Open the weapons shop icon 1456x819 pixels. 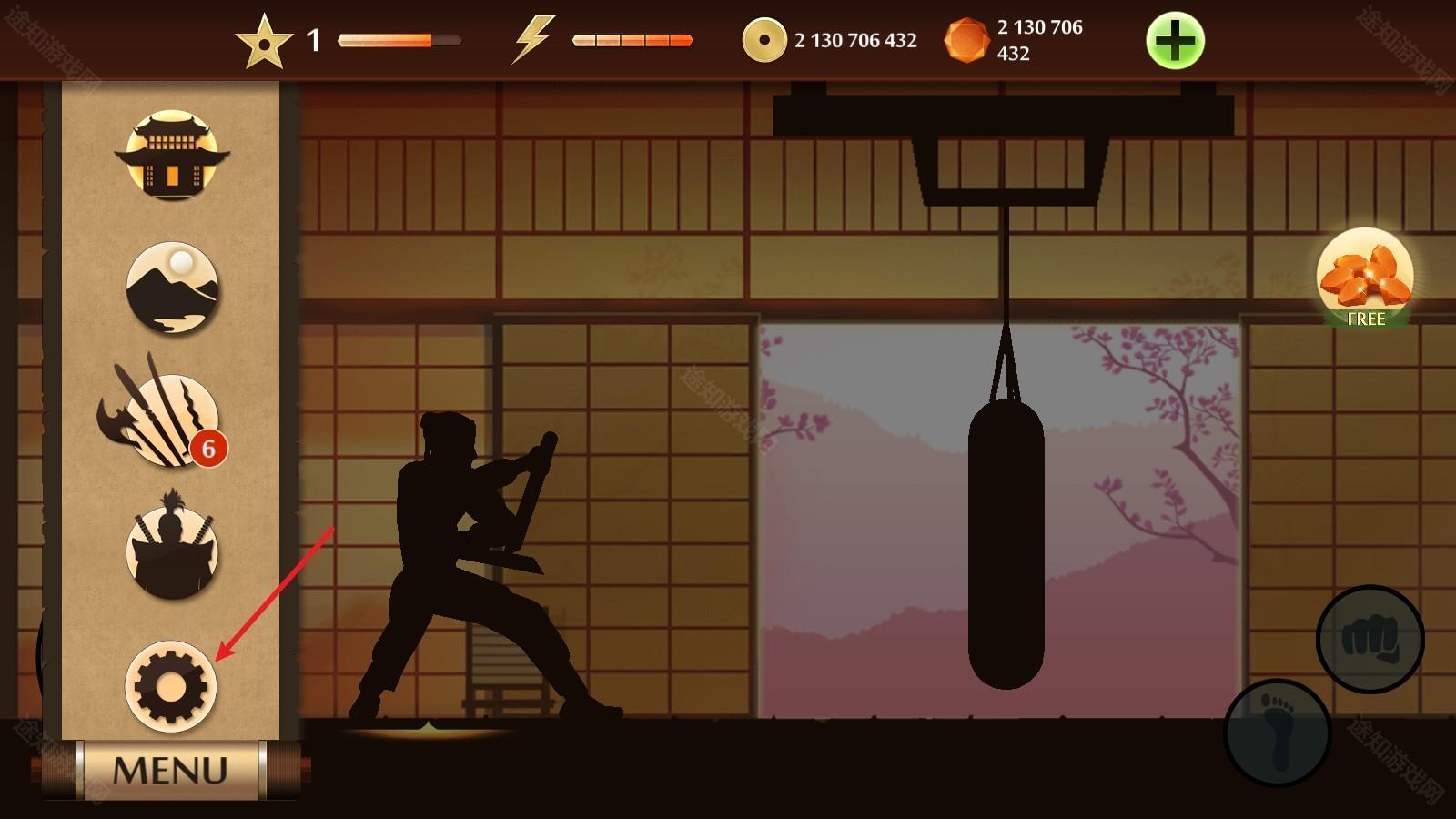point(166,420)
